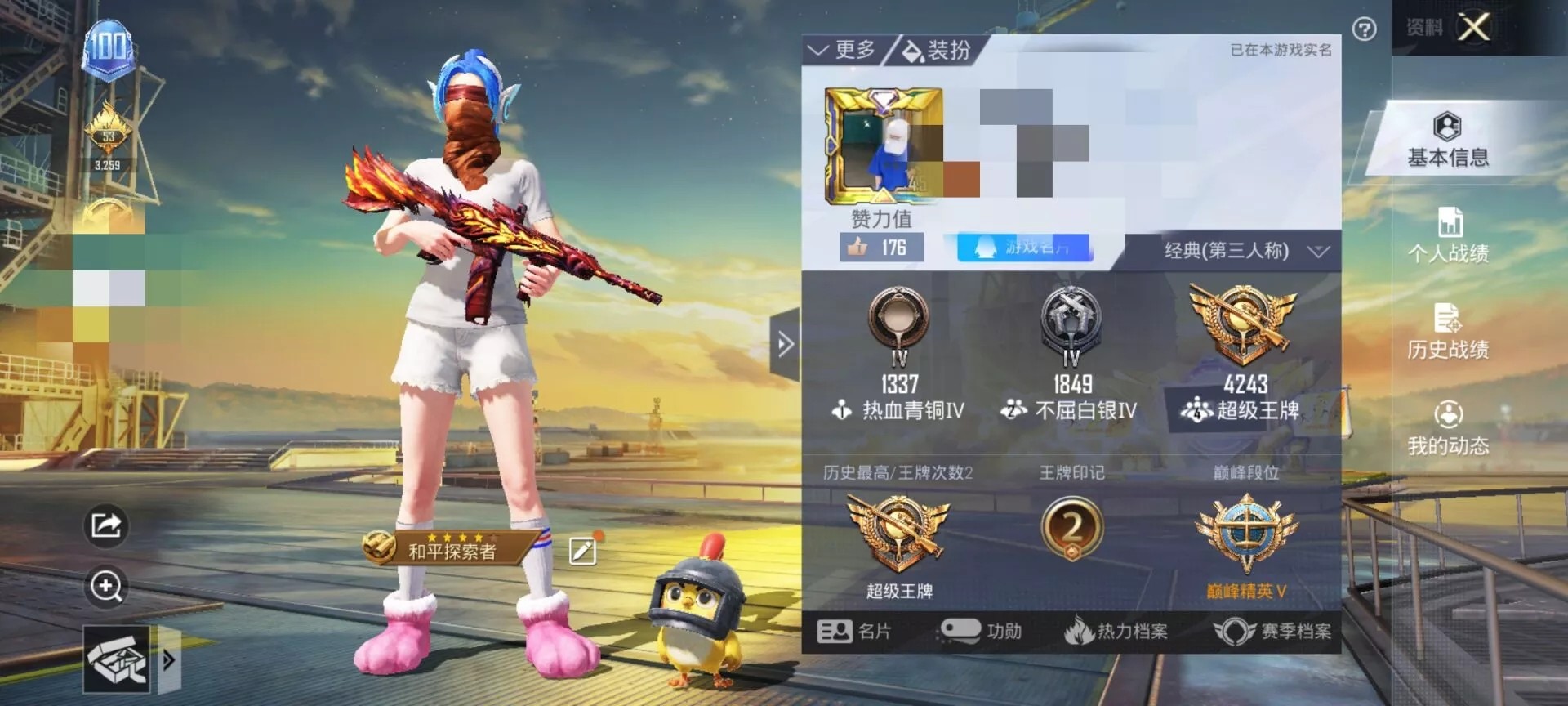Tap the player avatar thumbnail
This screenshot has width=1568, height=706.
point(886,145)
